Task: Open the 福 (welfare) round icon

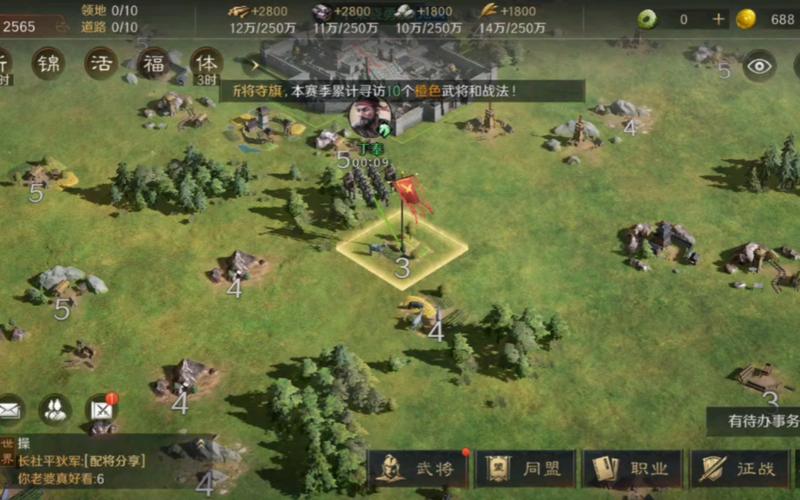Action: click(x=153, y=63)
